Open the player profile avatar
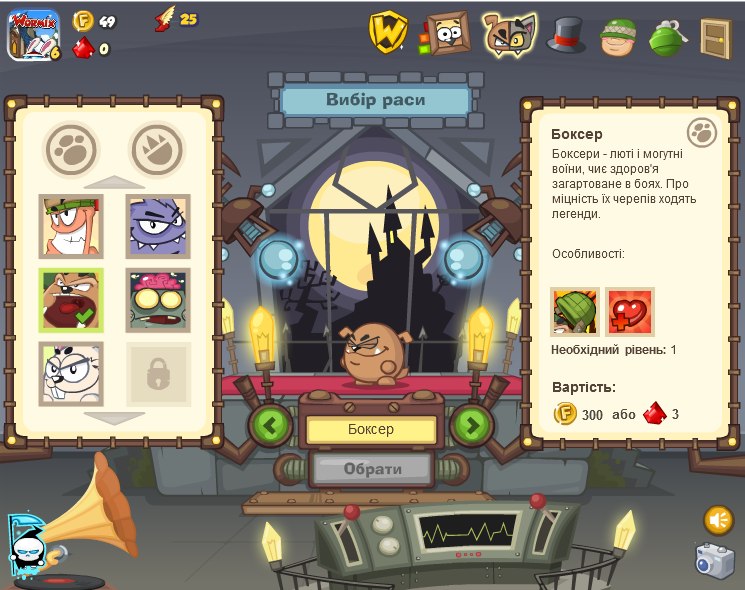 pos(33,34)
